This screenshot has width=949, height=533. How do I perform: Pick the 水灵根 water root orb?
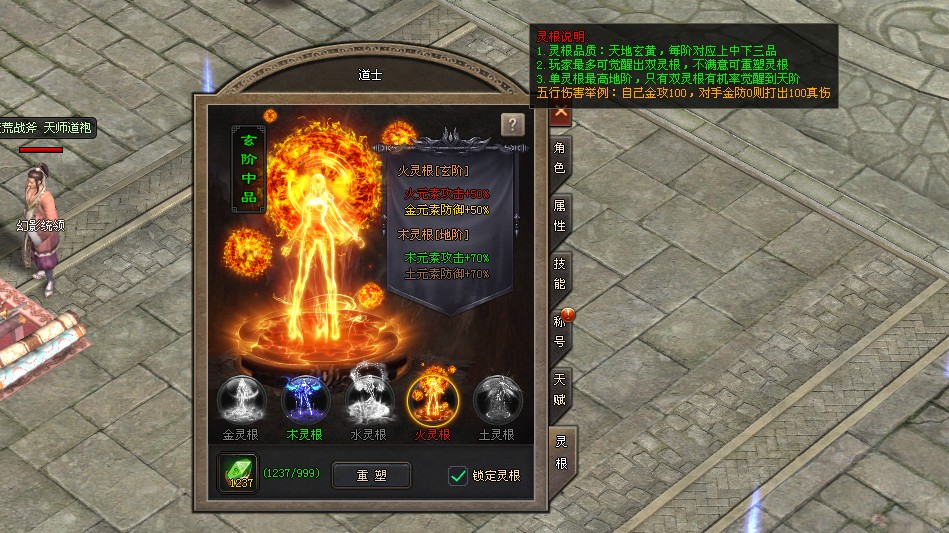click(368, 400)
